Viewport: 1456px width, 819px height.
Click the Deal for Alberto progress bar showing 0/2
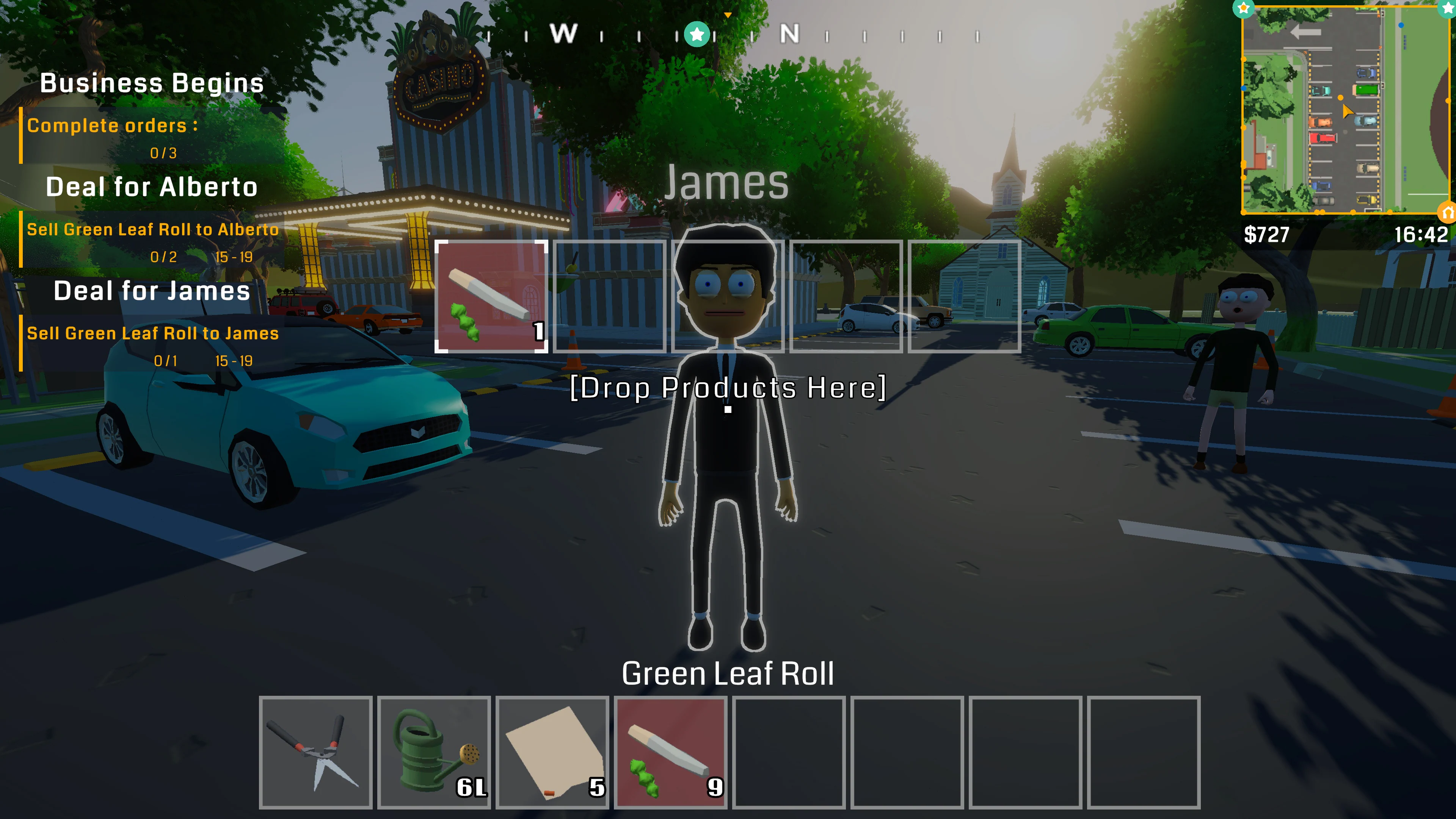[164, 258]
